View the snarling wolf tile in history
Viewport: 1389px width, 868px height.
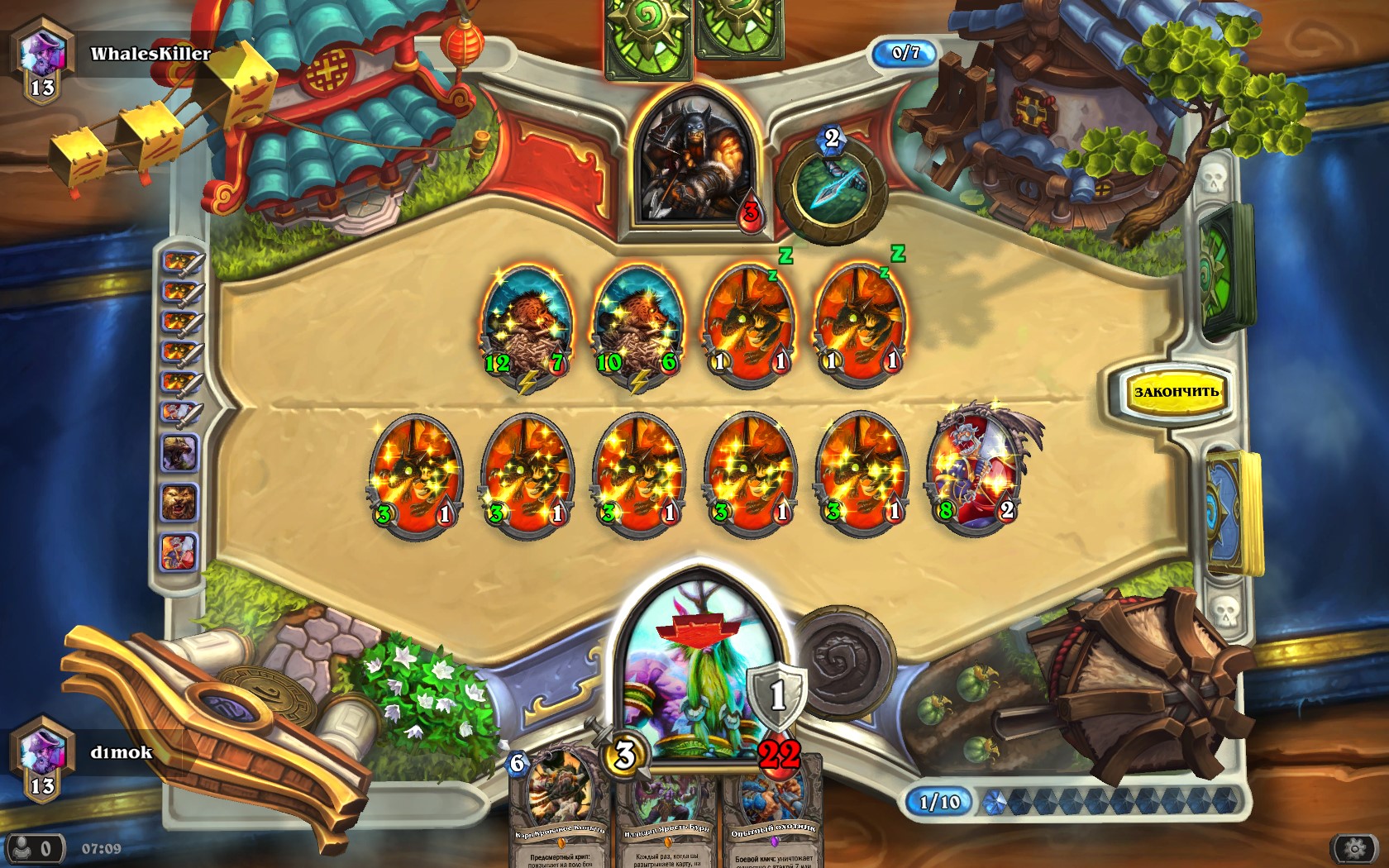pos(179,454)
